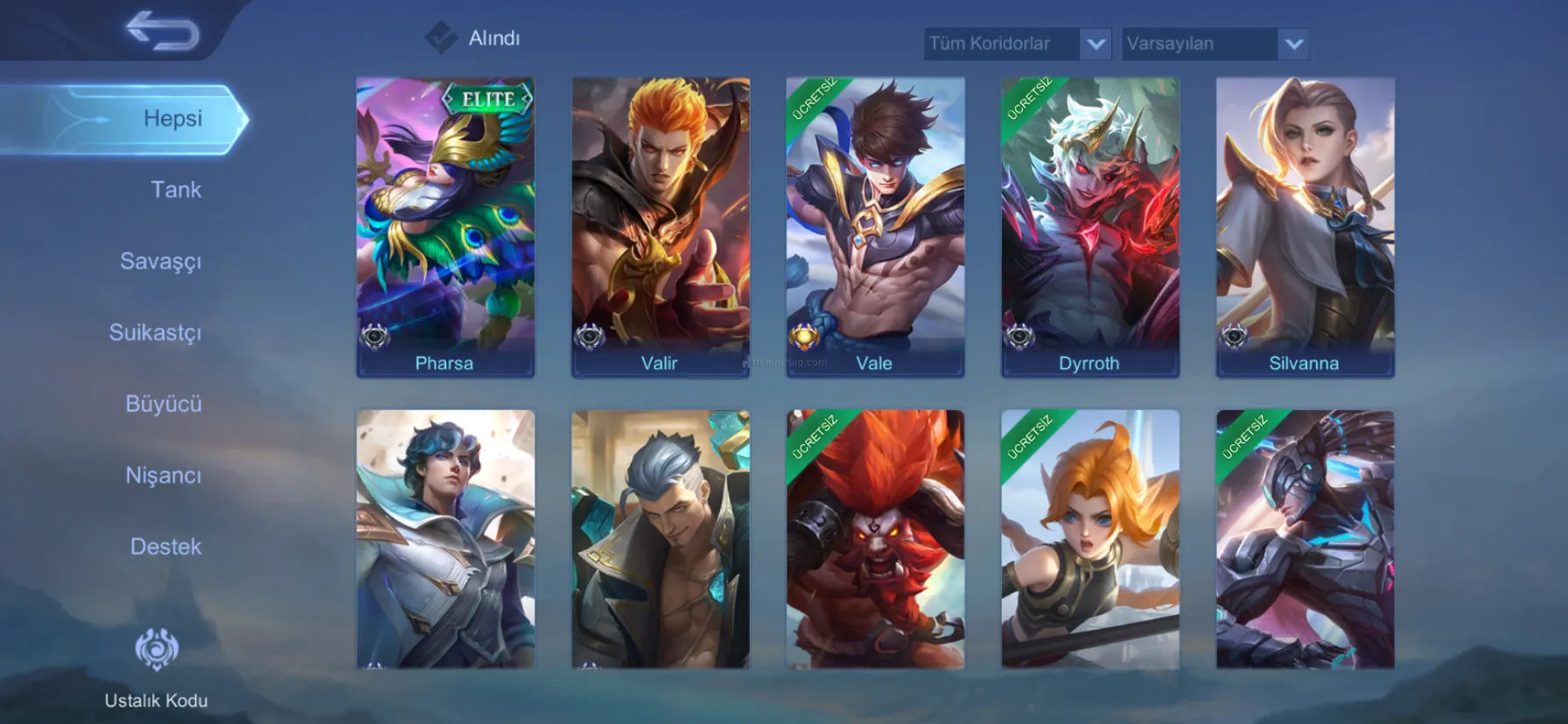The height and width of the screenshot is (724, 1568).
Task: Pick the dark armored cyber hero card
Action: pos(1305,540)
